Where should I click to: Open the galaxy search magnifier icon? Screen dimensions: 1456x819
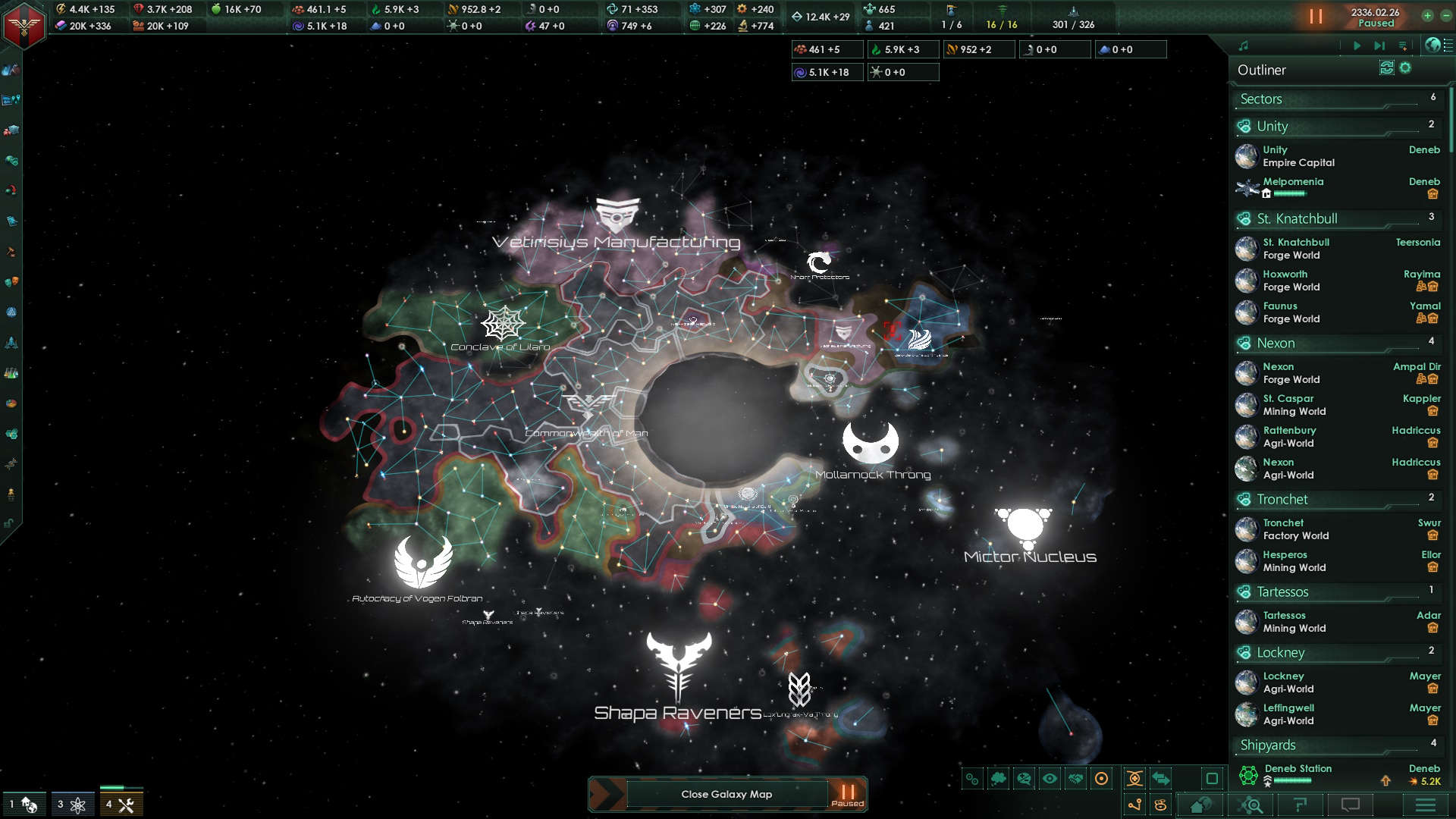click(x=1251, y=805)
